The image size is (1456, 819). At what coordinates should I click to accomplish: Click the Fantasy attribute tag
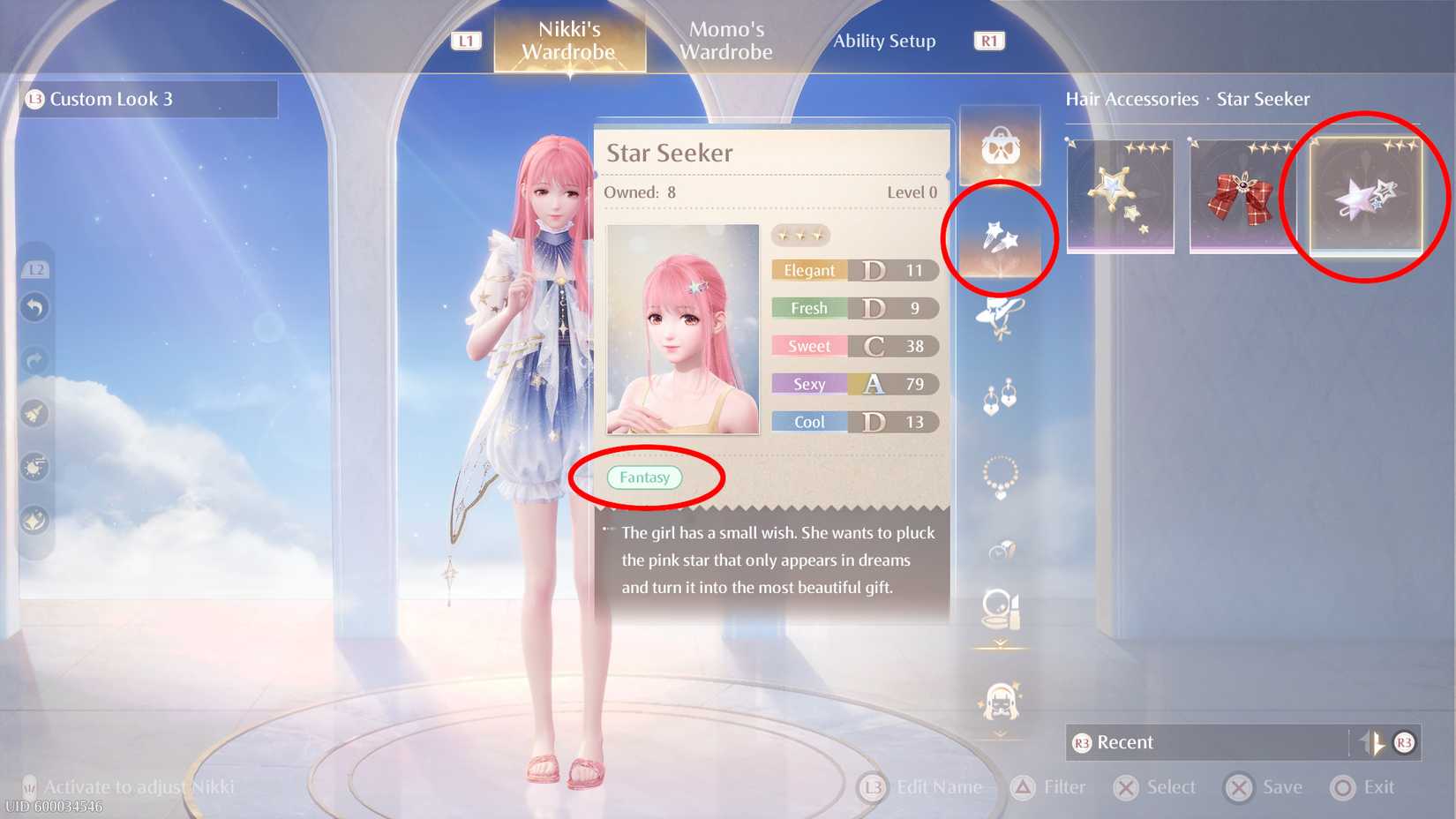[647, 477]
